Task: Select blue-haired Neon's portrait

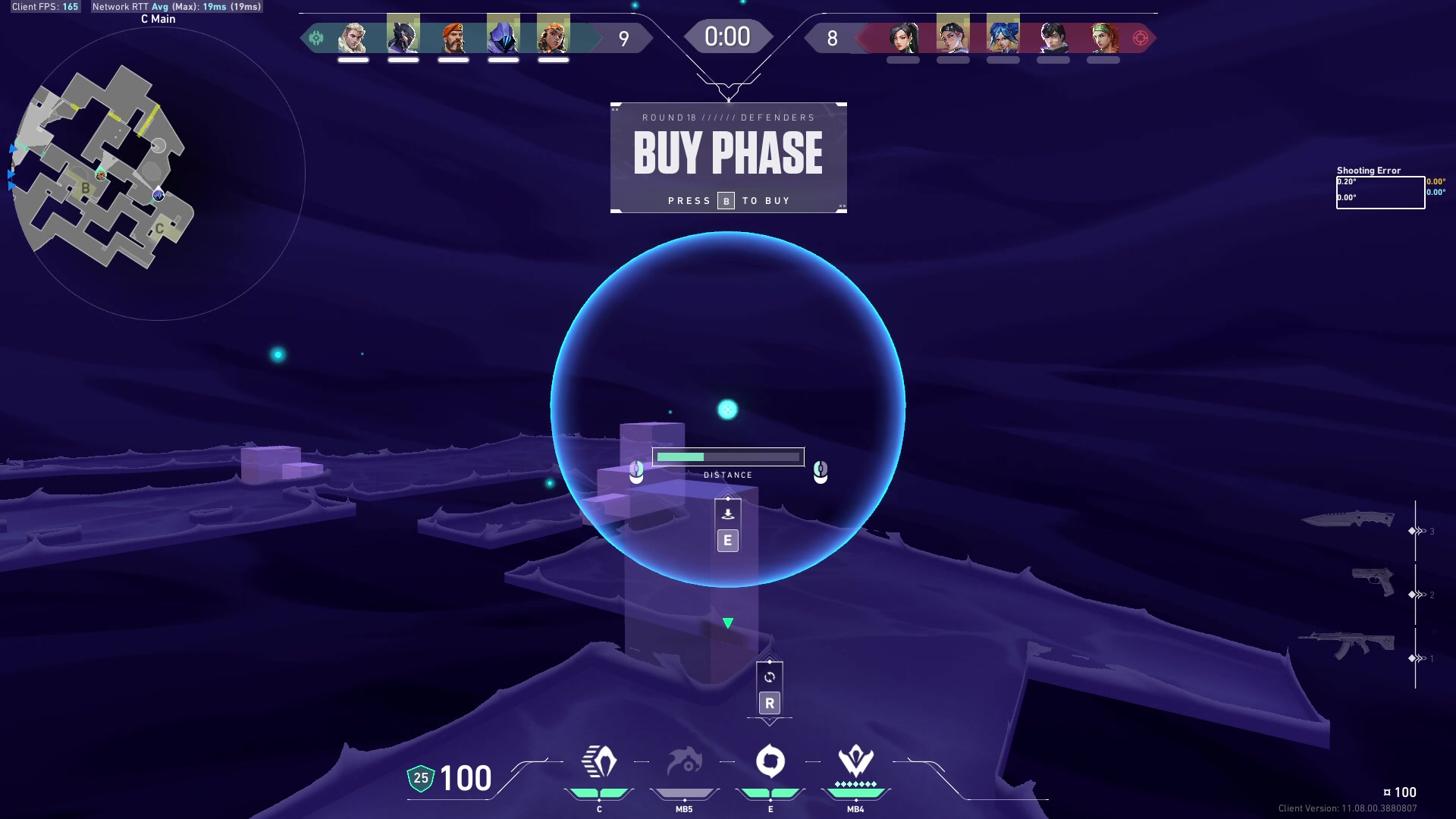Action: (1003, 37)
